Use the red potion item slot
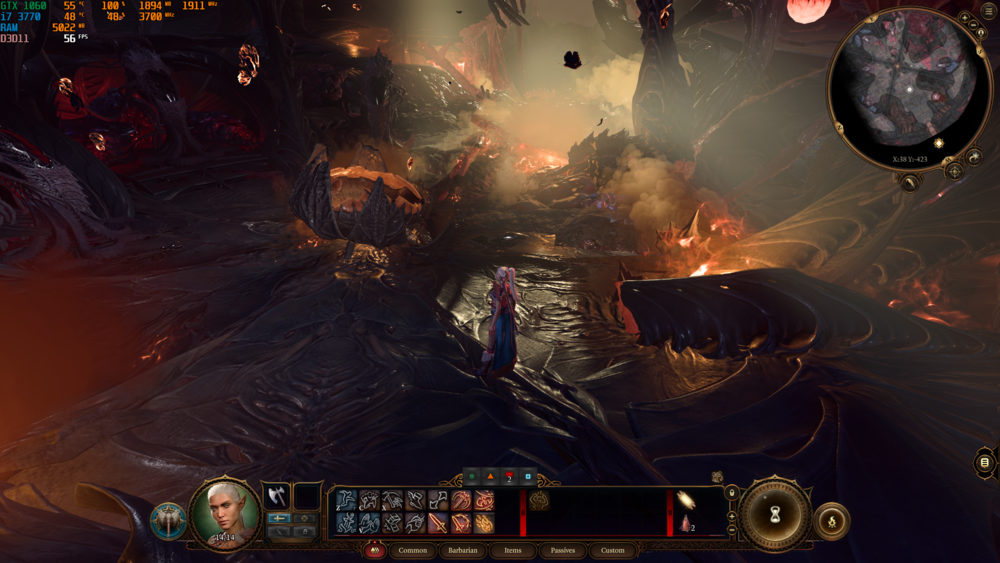 pos(686,523)
